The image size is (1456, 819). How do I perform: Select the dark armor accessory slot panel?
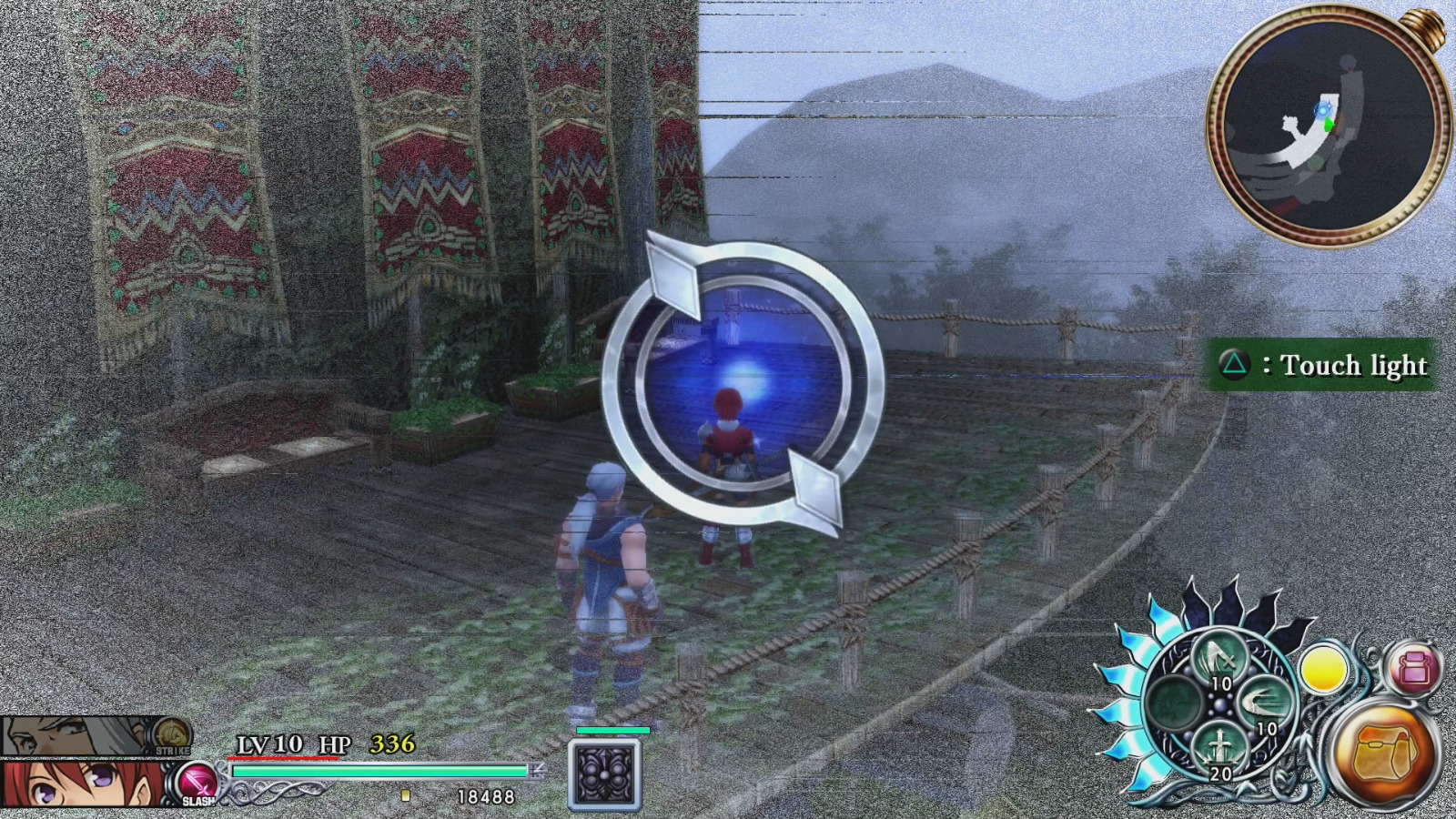point(605,773)
